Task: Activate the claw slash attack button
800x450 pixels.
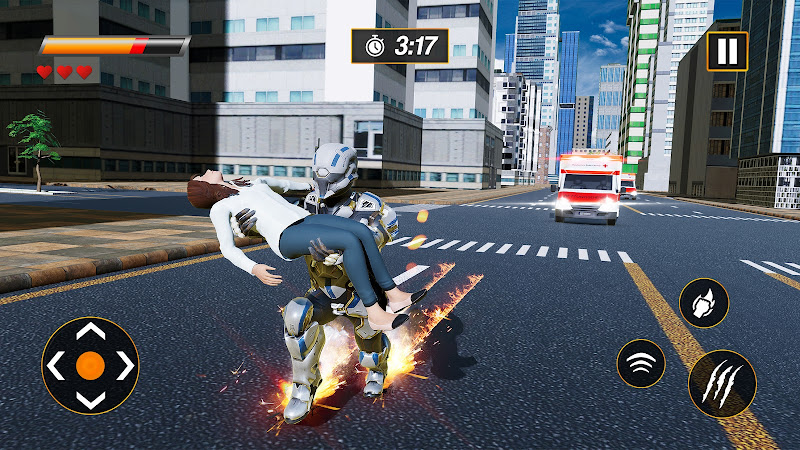Action: tap(722, 383)
